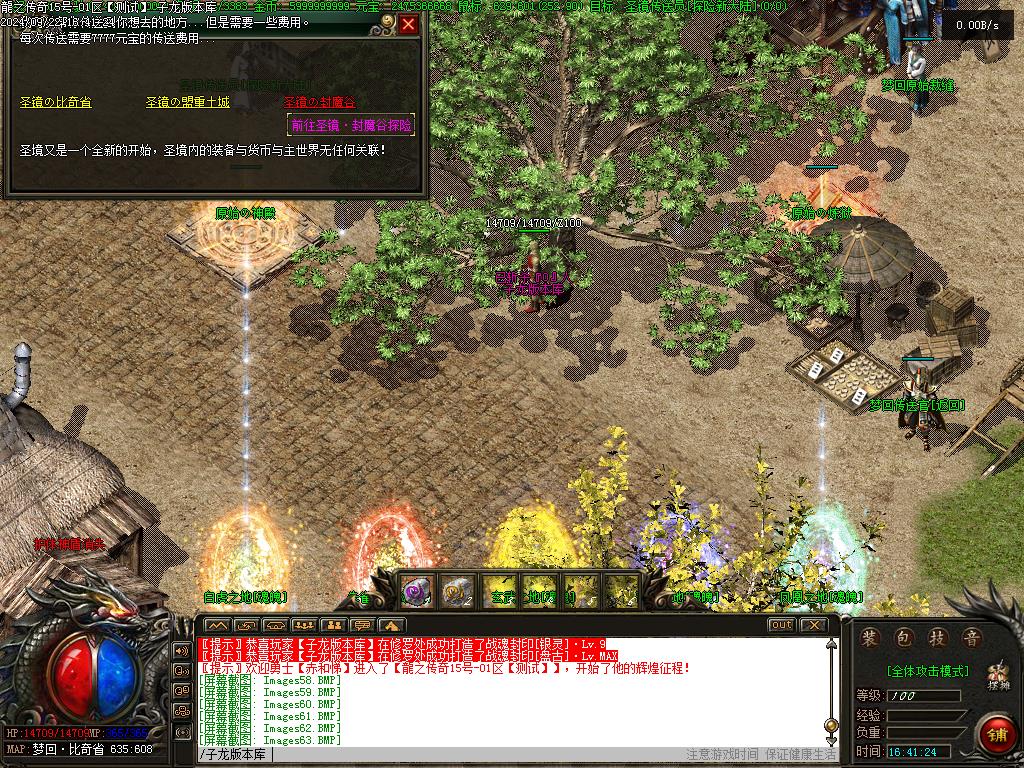The image size is (1024, 768).
Task: Choose the 圣境の封魔谷 teleport link
Action: (x=319, y=102)
